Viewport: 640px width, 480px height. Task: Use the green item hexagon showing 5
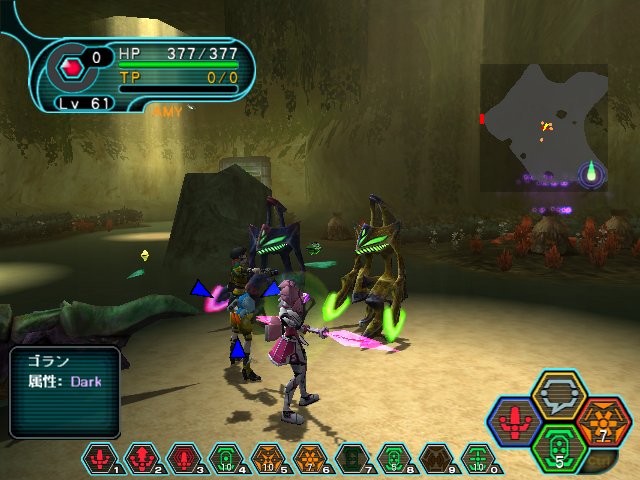557,445
